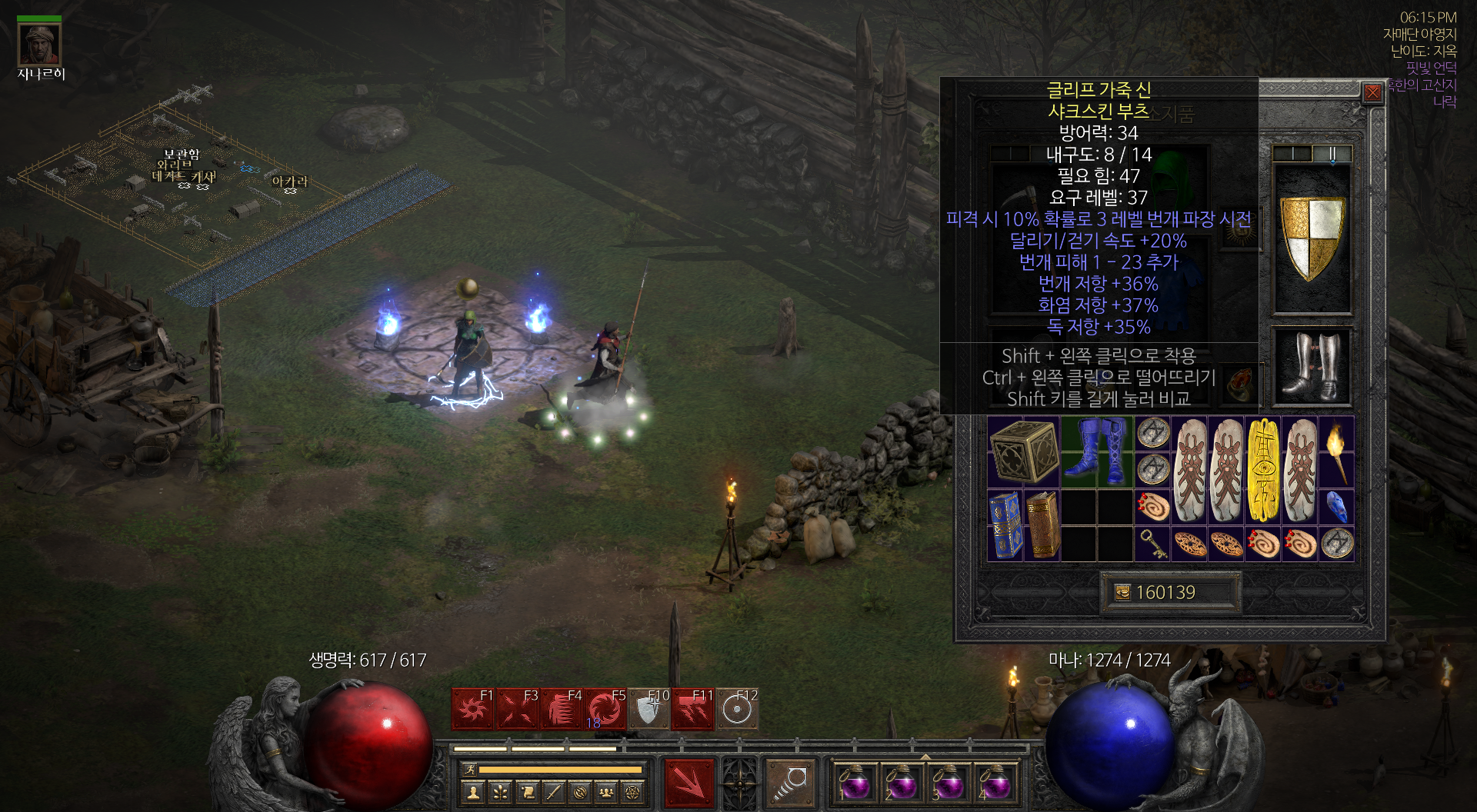Pick up the torch charm
The height and width of the screenshot is (812, 1477).
coord(1337,452)
